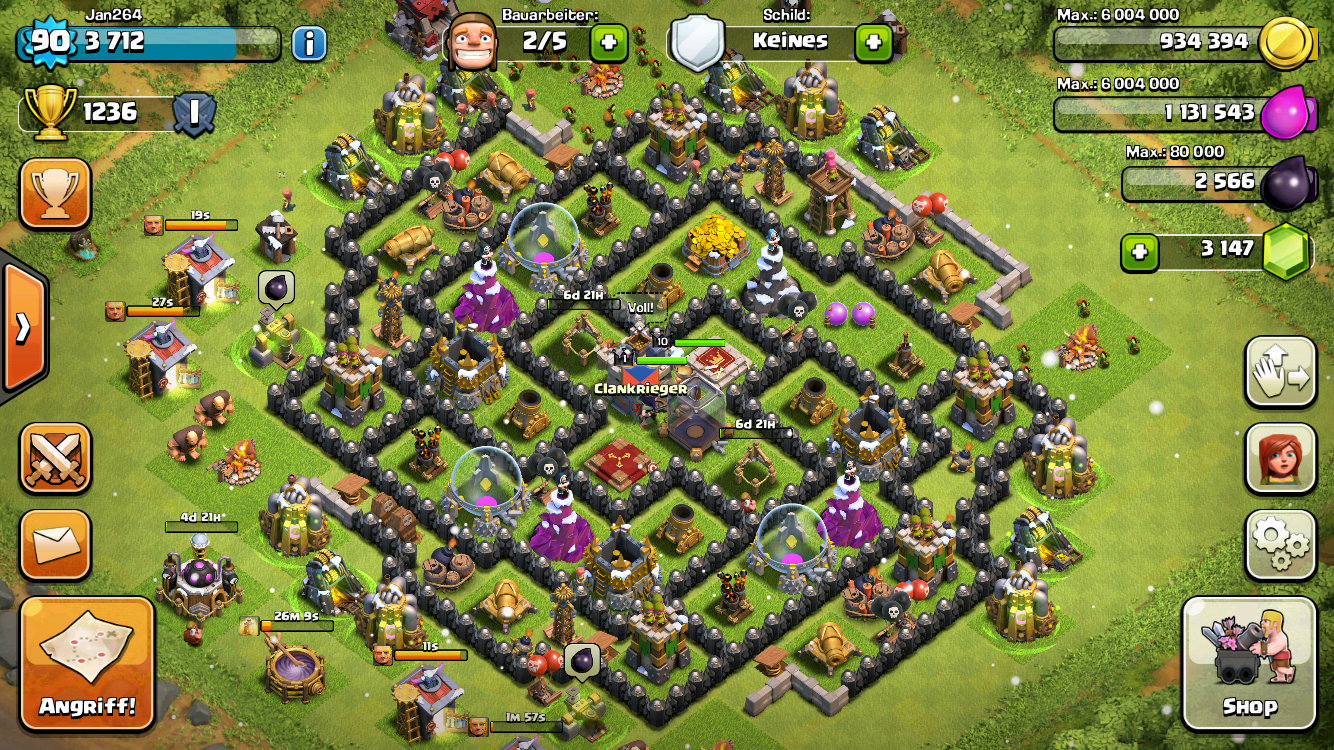Image resolution: width=1334 pixels, height=750 pixels.
Task: Open the gear Settings menu
Action: point(1280,545)
